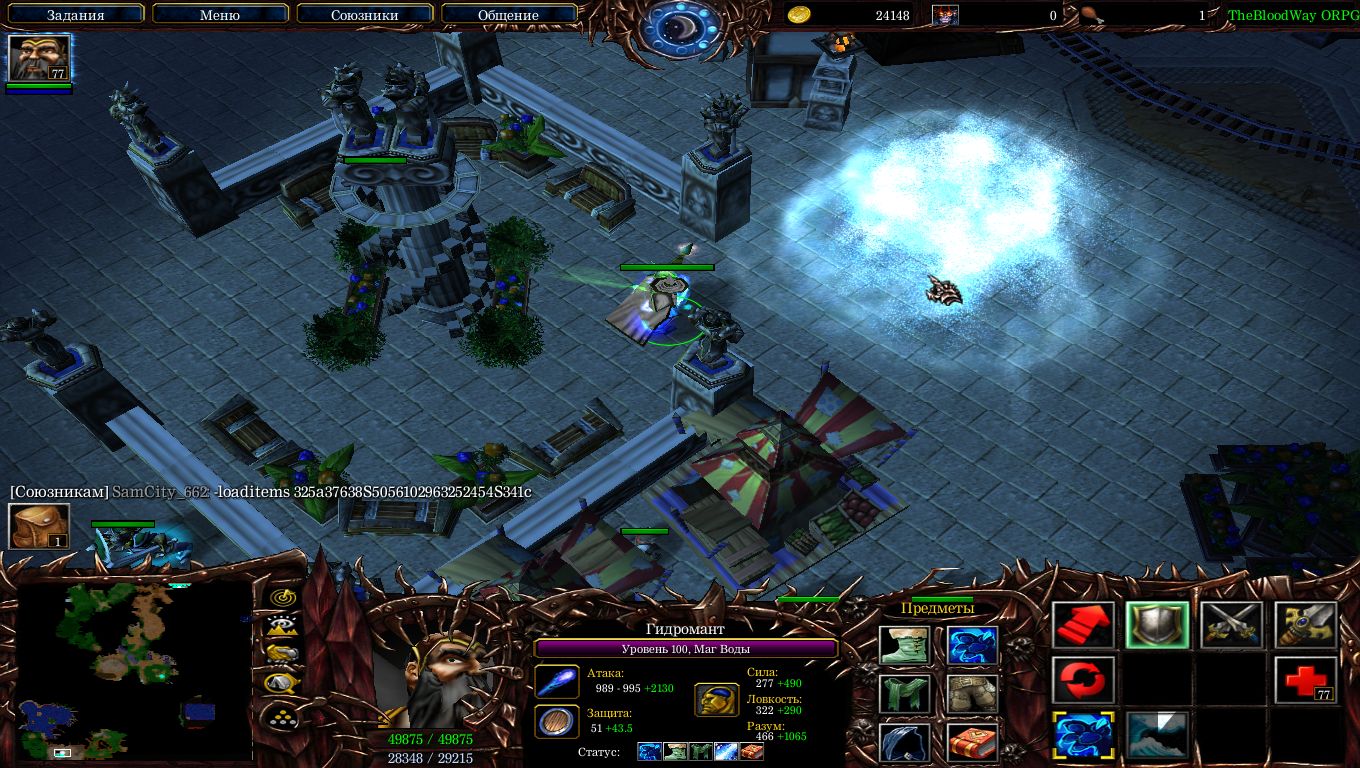Viewport: 1360px width, 768px height.
Task: Open the Задания quests menu
Action: [x=76, y=15]
